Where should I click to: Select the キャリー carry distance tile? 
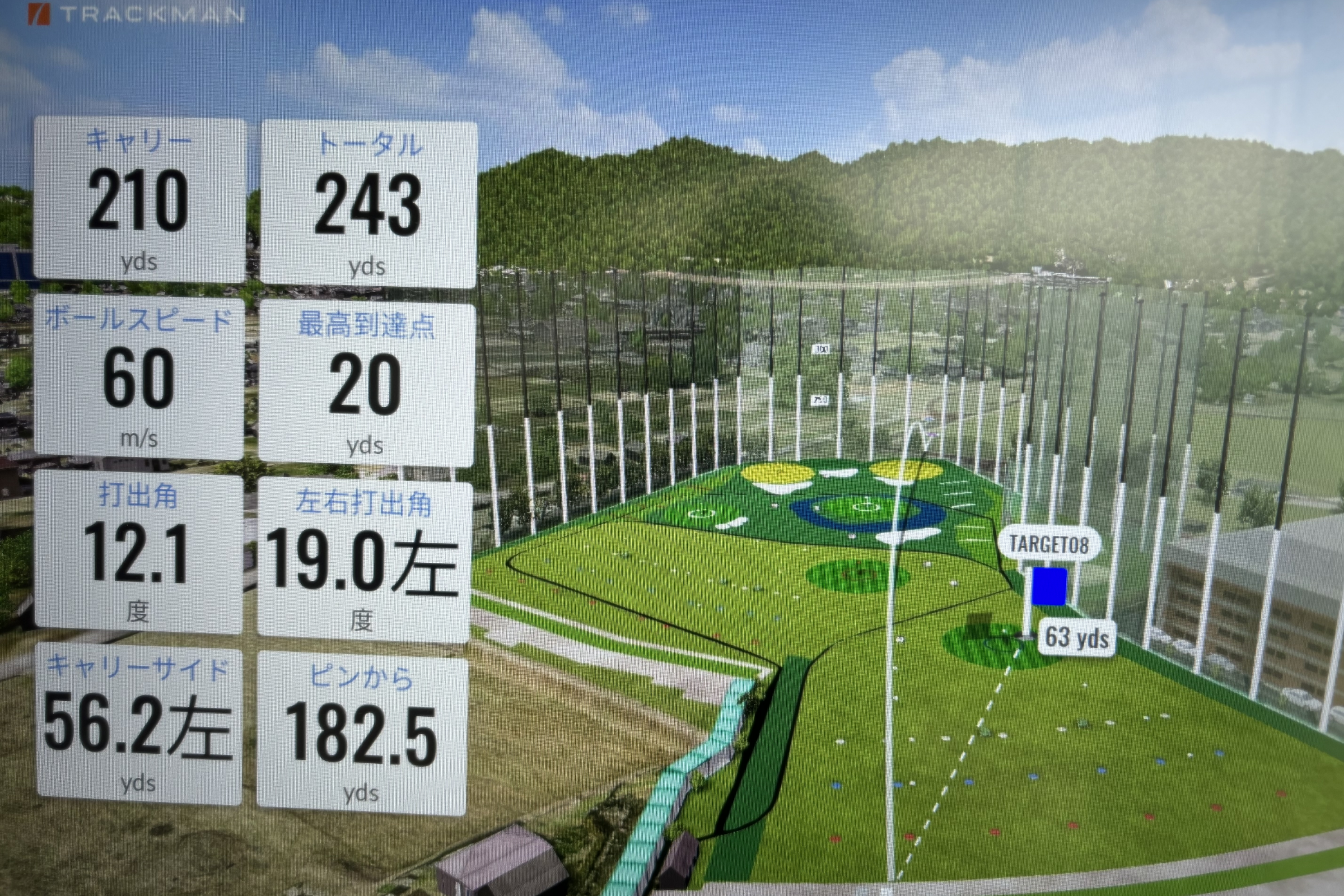[x=140, y=200]
